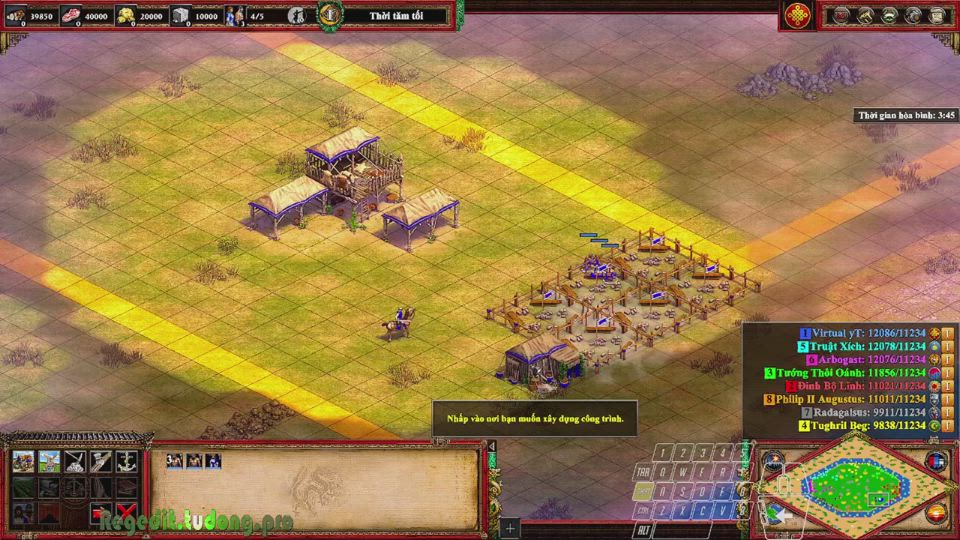This screenshot has width=960, height=540.
Task: Open the rightmost round top-bar menu button
Action: [937, 15]
